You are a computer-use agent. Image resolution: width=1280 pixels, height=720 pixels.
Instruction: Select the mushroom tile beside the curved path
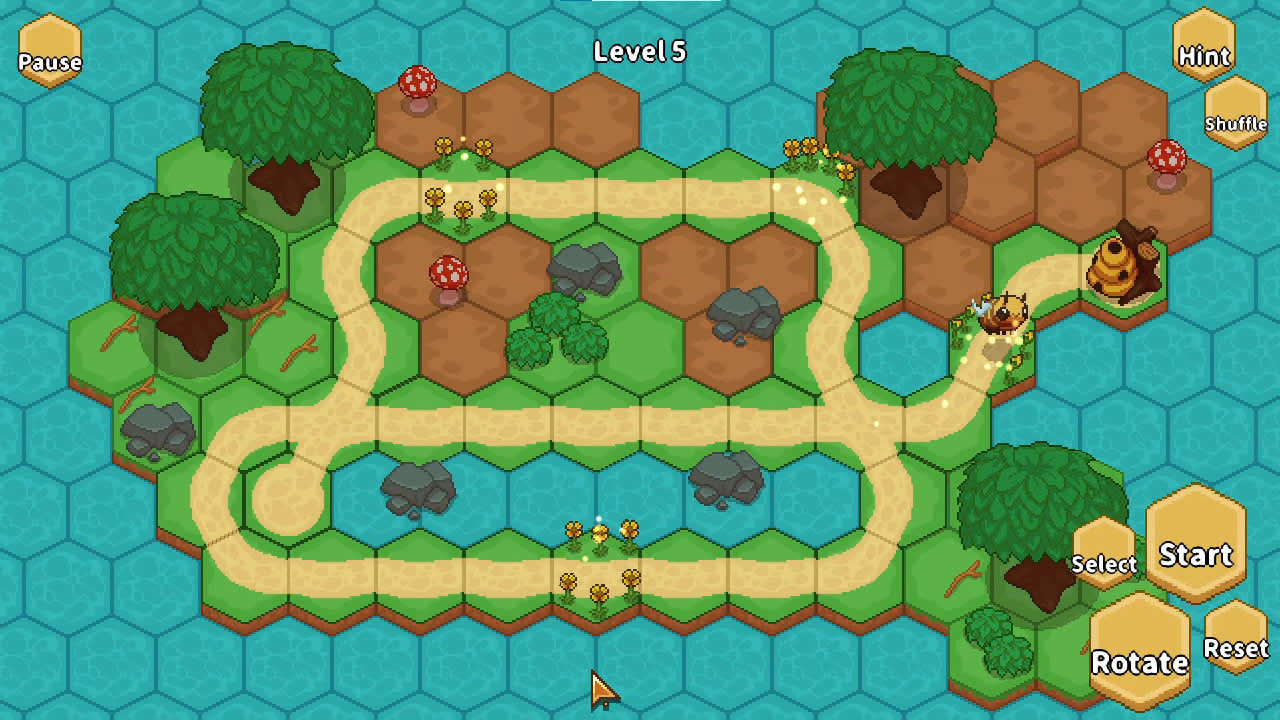coord(447,270)
